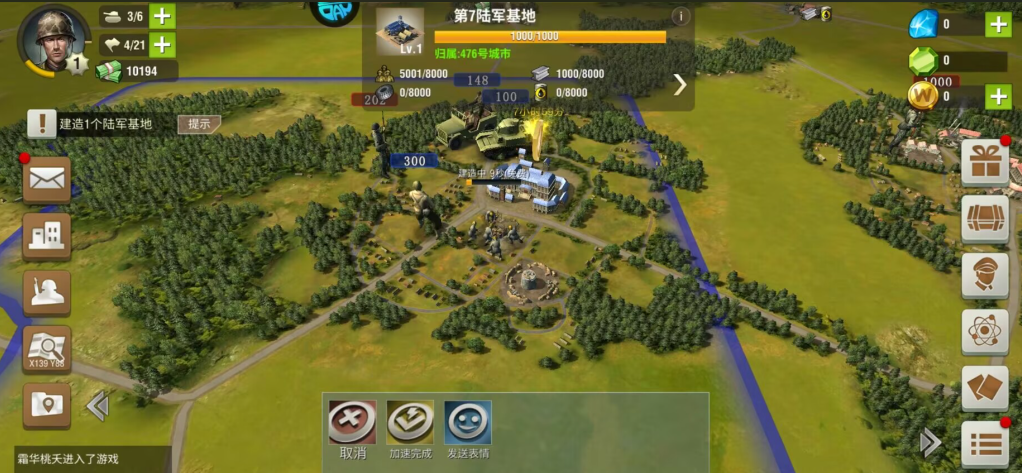Buy more blue diamonds with plus button
The image size is (1022, 473).
click(998, 25)
